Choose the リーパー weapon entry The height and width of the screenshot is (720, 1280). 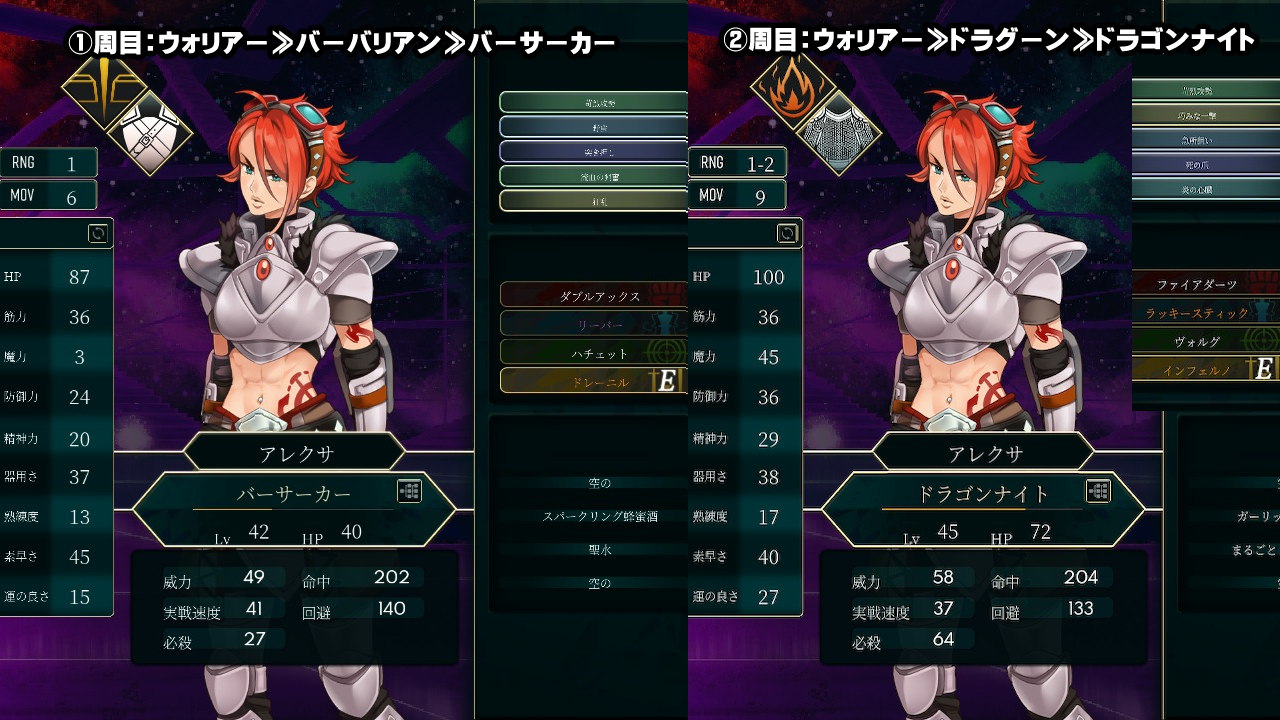(x=592, y=325)
